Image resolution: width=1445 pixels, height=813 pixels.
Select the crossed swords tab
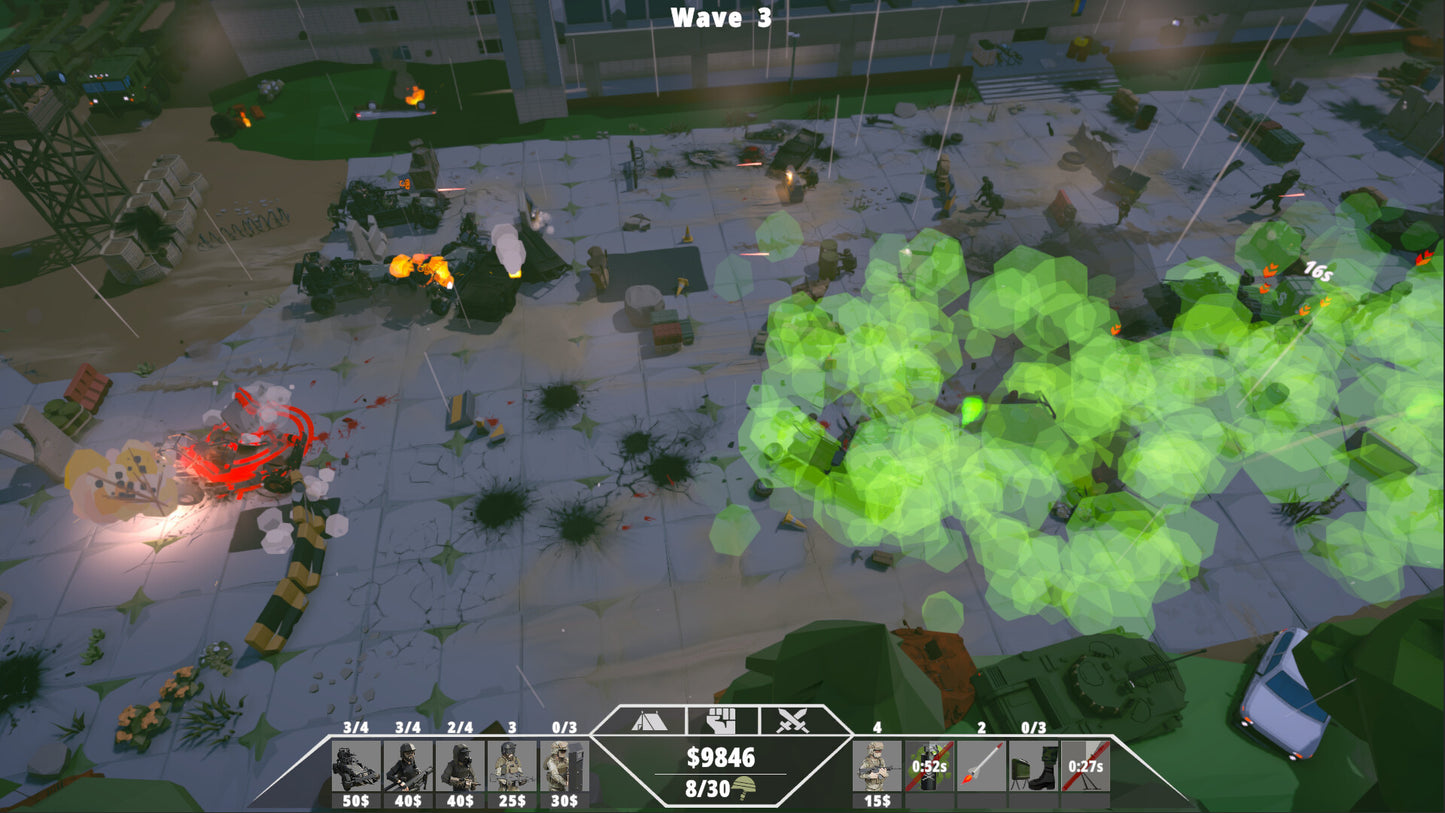793,720
